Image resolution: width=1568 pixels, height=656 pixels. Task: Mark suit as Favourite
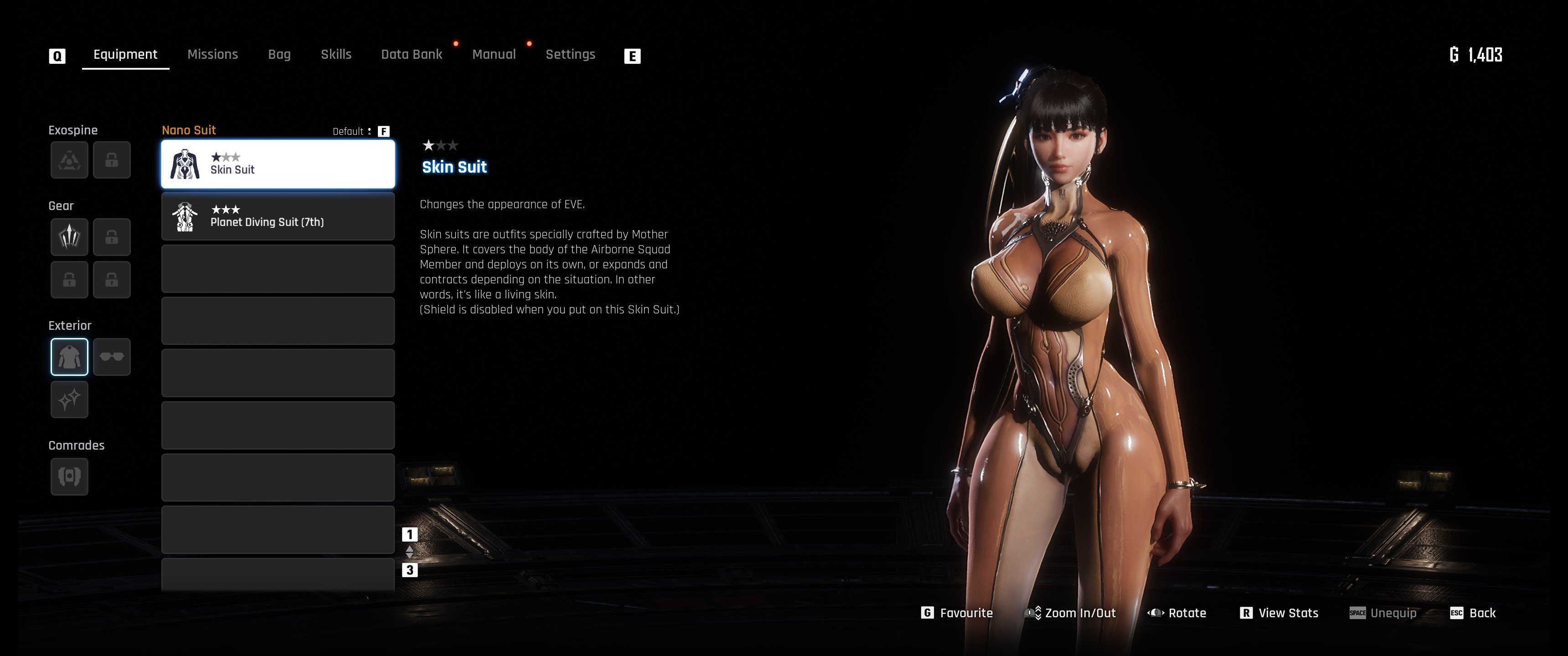click(x=958, y=613)
